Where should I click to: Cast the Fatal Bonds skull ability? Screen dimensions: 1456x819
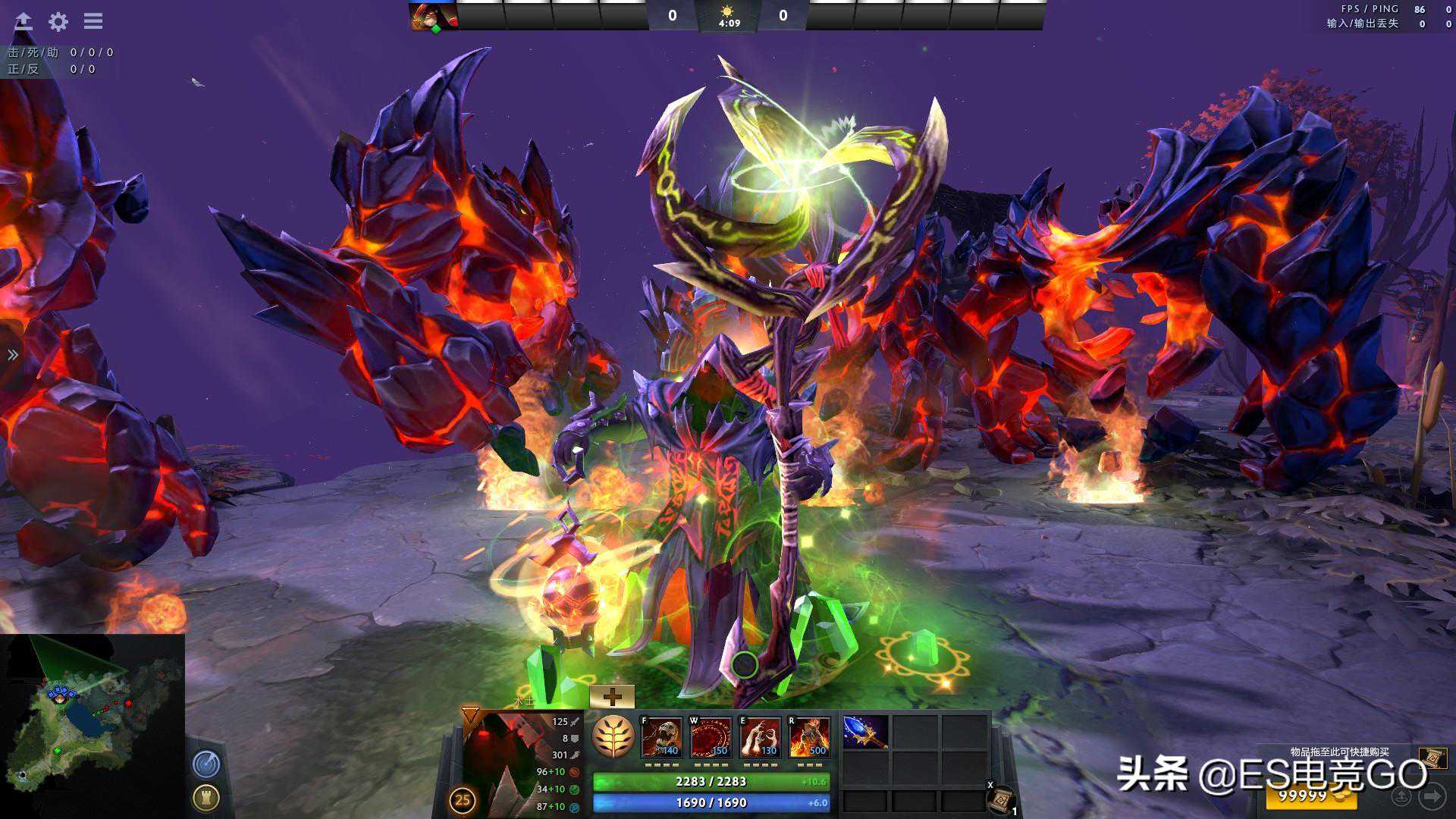click(x=661, y=737)
